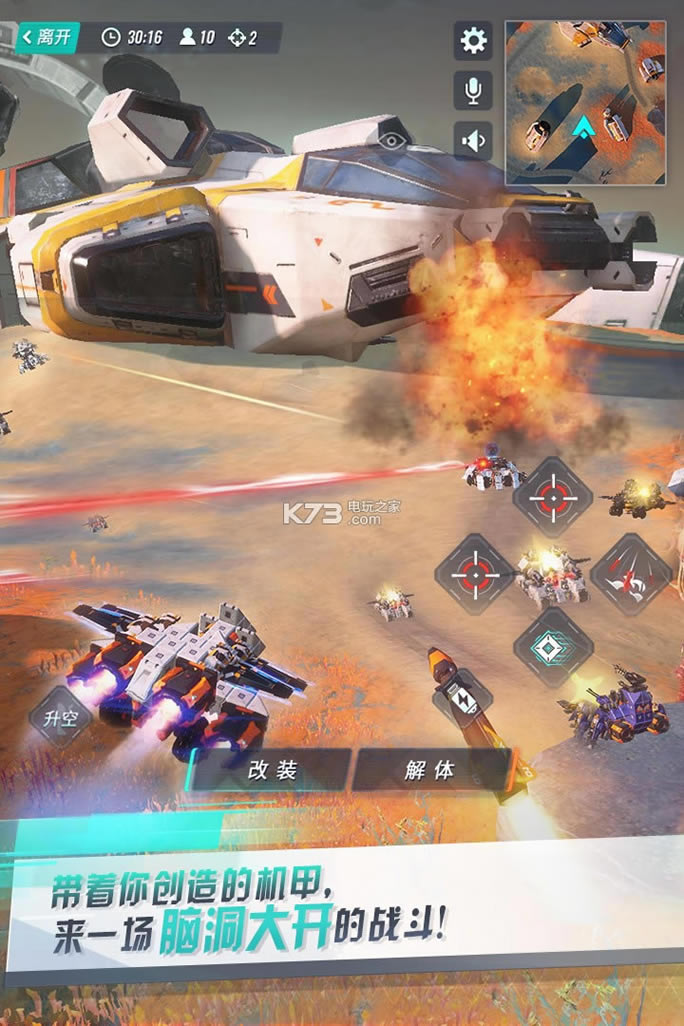Open the gear settings menu
This screenshot has height=1026, width=684.
(x=473, y=40)
